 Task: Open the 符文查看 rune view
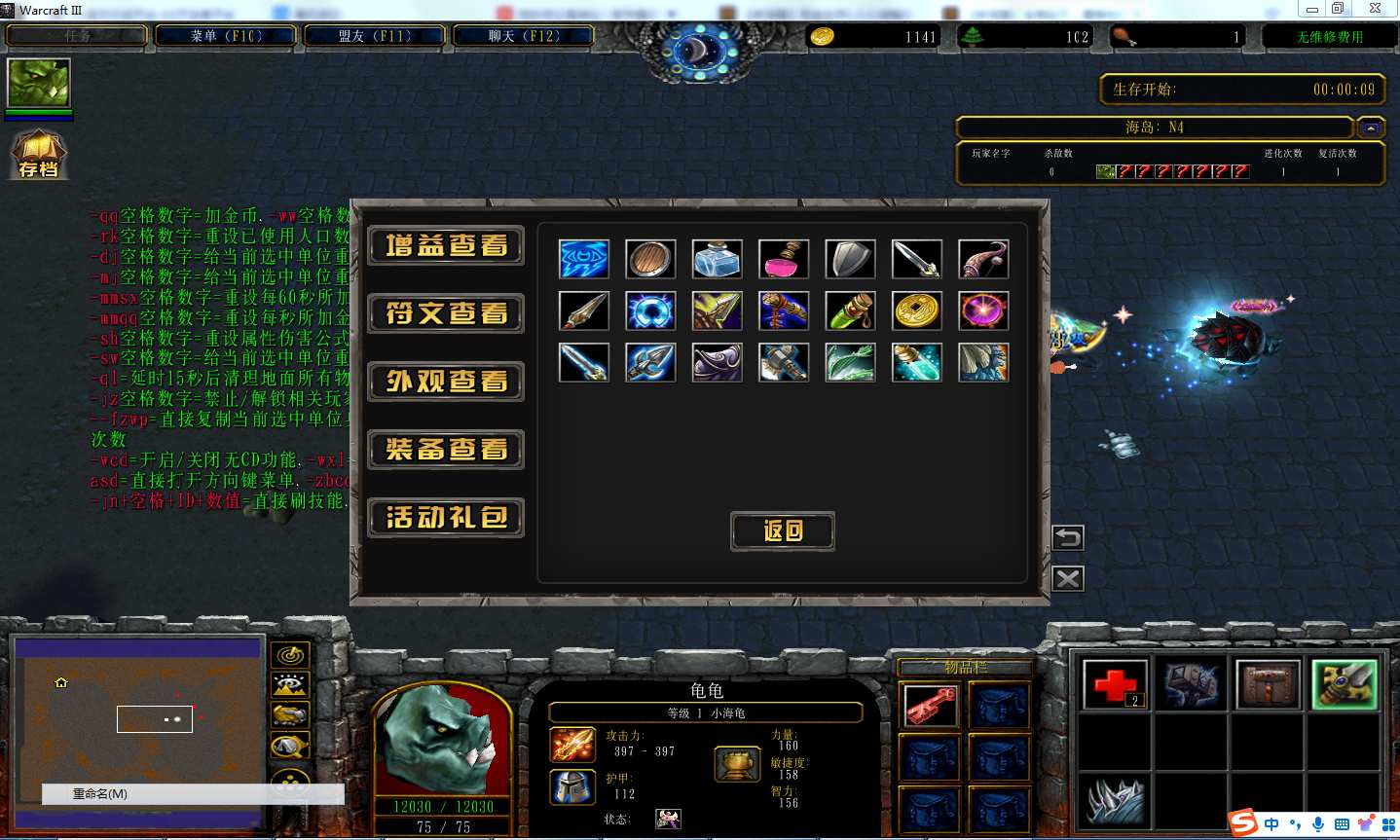click(446, 313)
